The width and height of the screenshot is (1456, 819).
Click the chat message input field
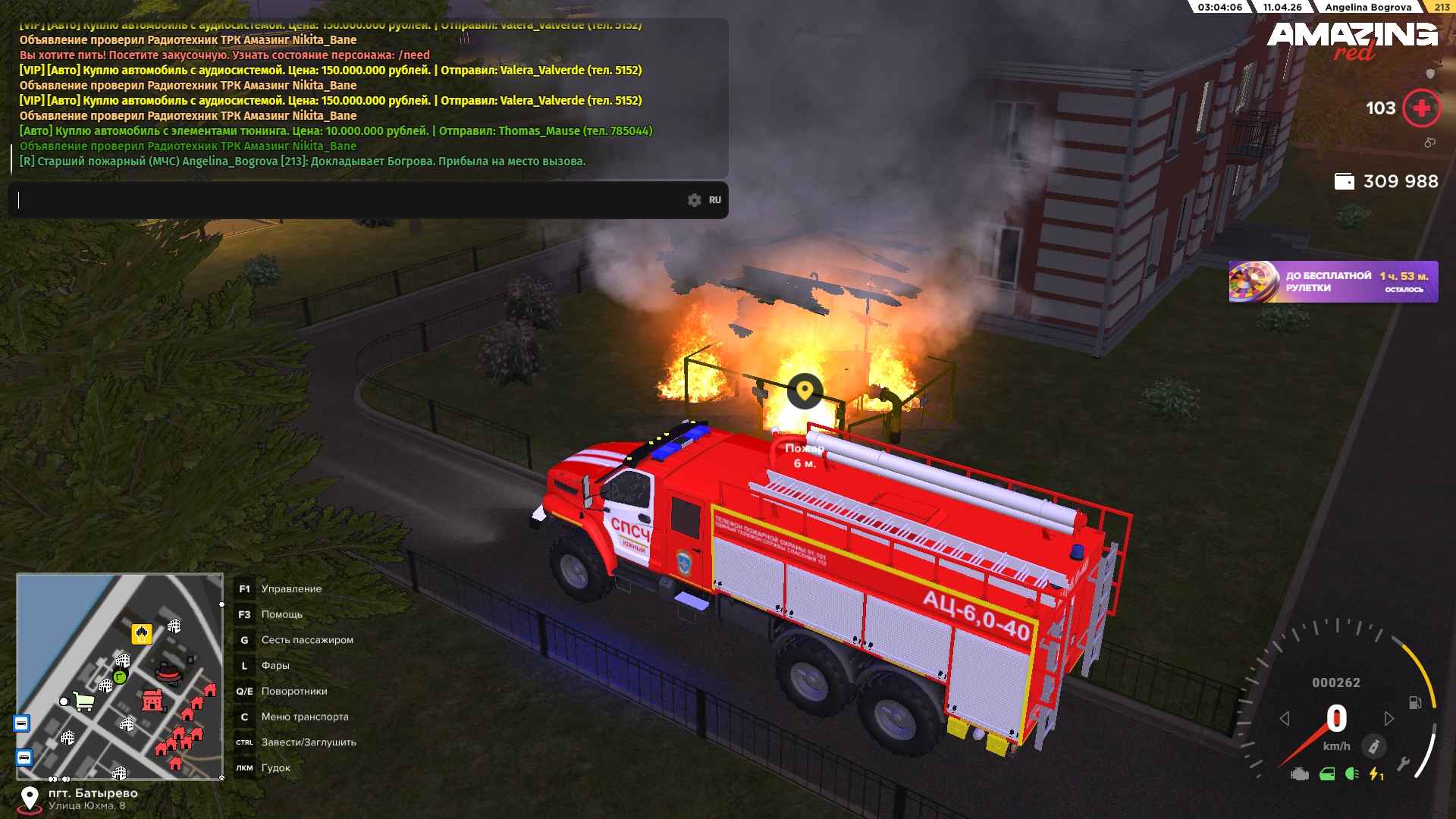click(x=349, y=200)
